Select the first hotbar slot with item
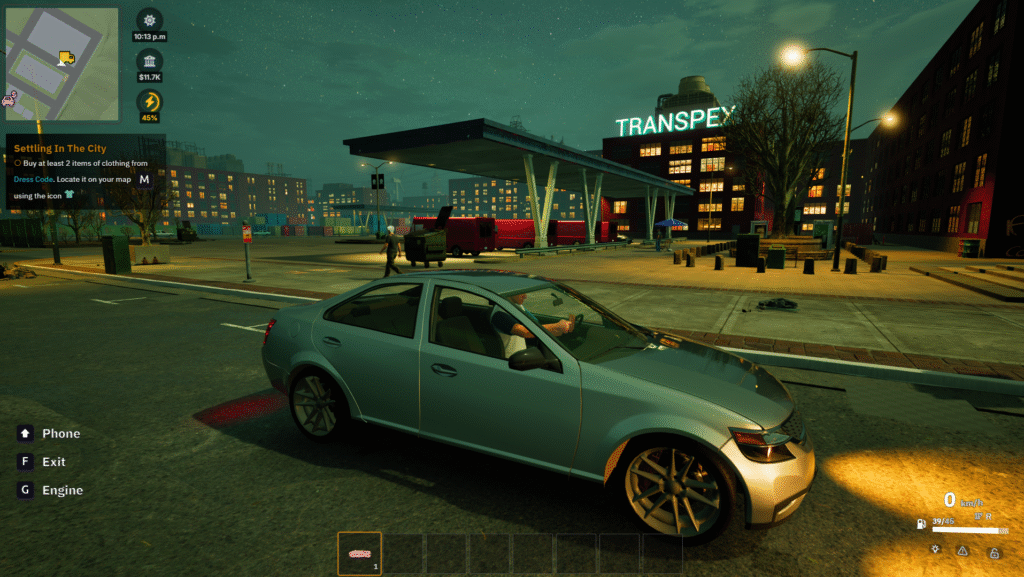This screenshot has width=1024, height=577. tap(359, 553)
